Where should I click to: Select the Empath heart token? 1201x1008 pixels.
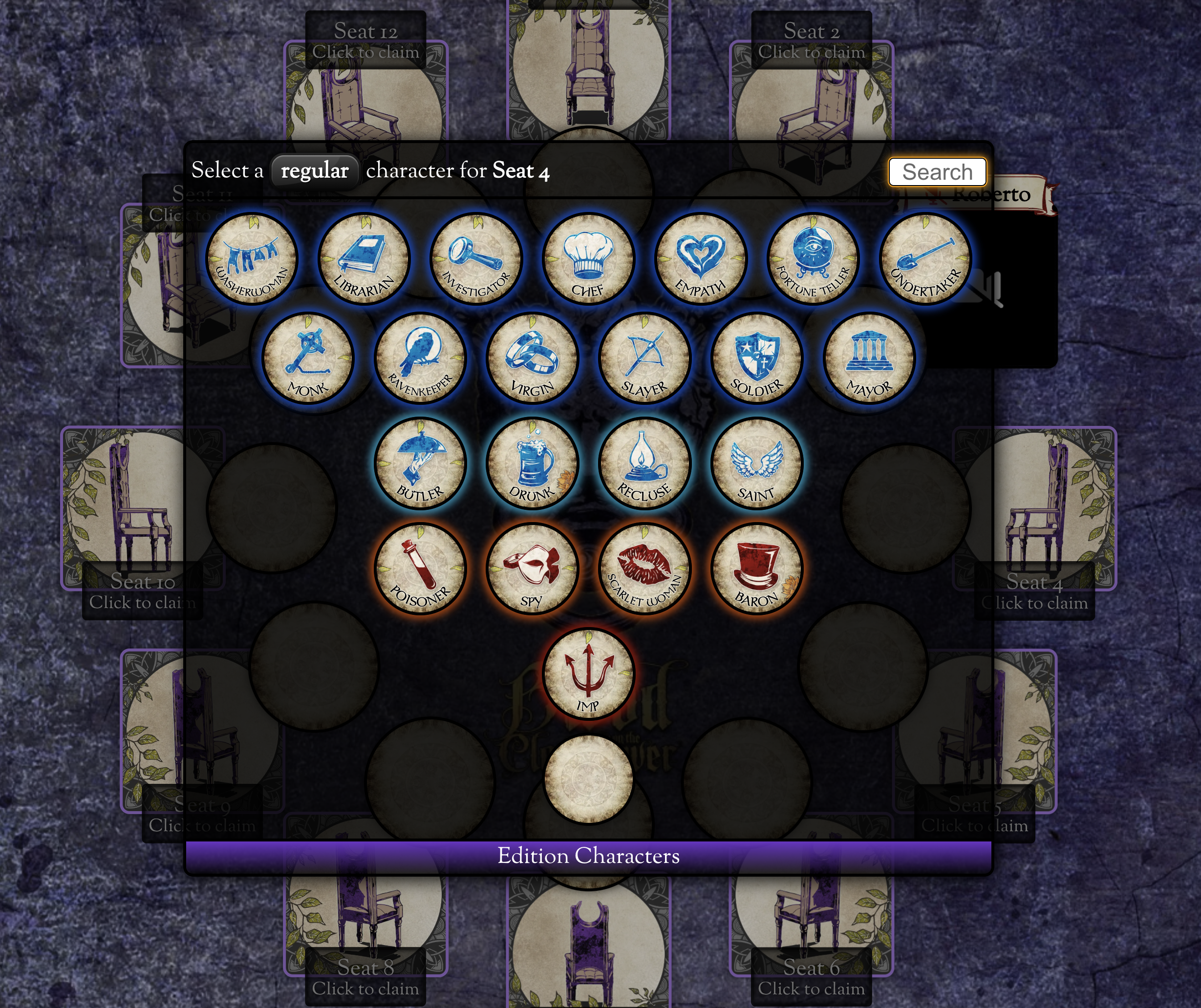coord(700,260)
